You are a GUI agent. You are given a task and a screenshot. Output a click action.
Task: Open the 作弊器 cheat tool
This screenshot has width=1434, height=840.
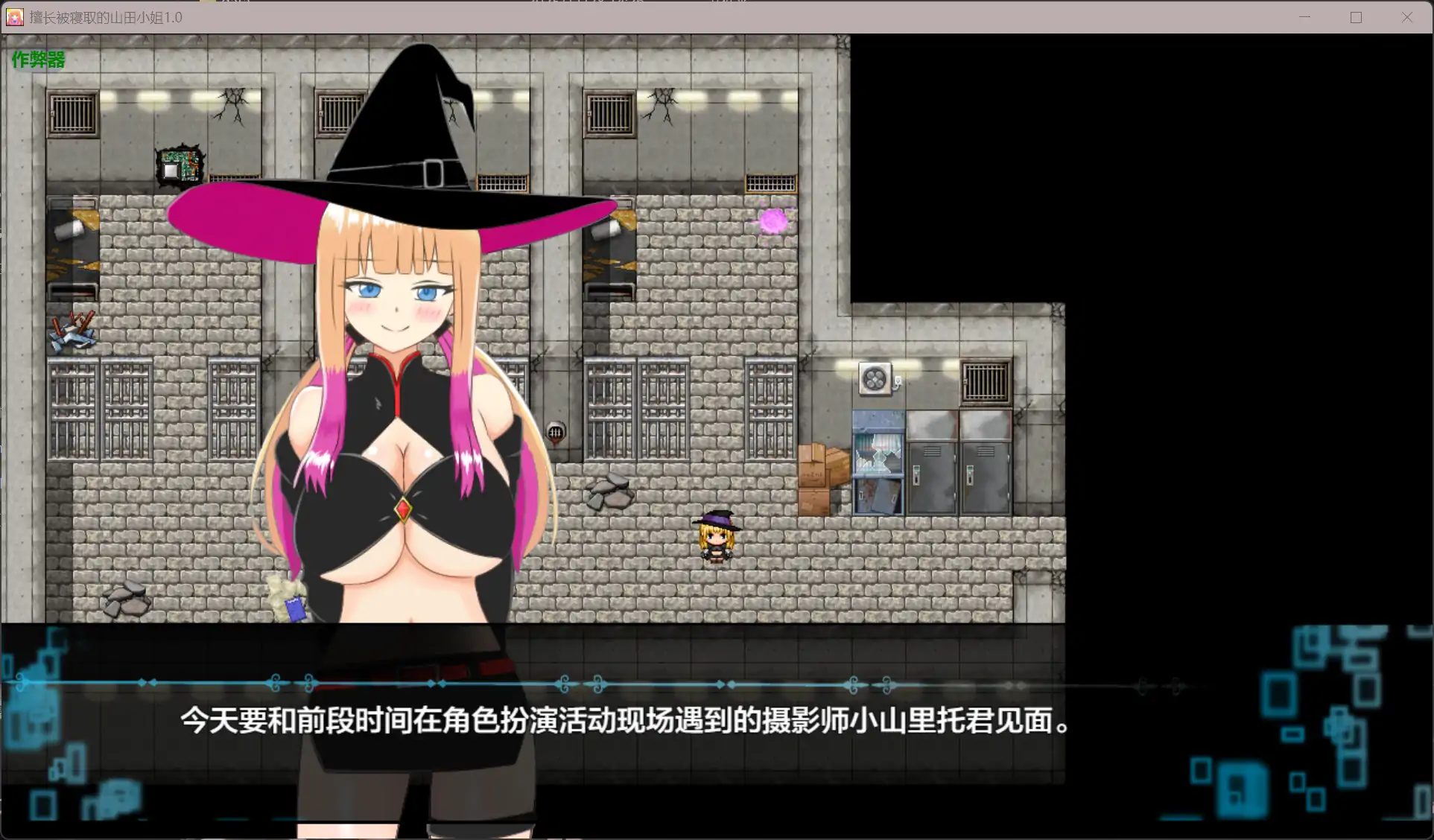pyautogui.click(x=37, y=60)
